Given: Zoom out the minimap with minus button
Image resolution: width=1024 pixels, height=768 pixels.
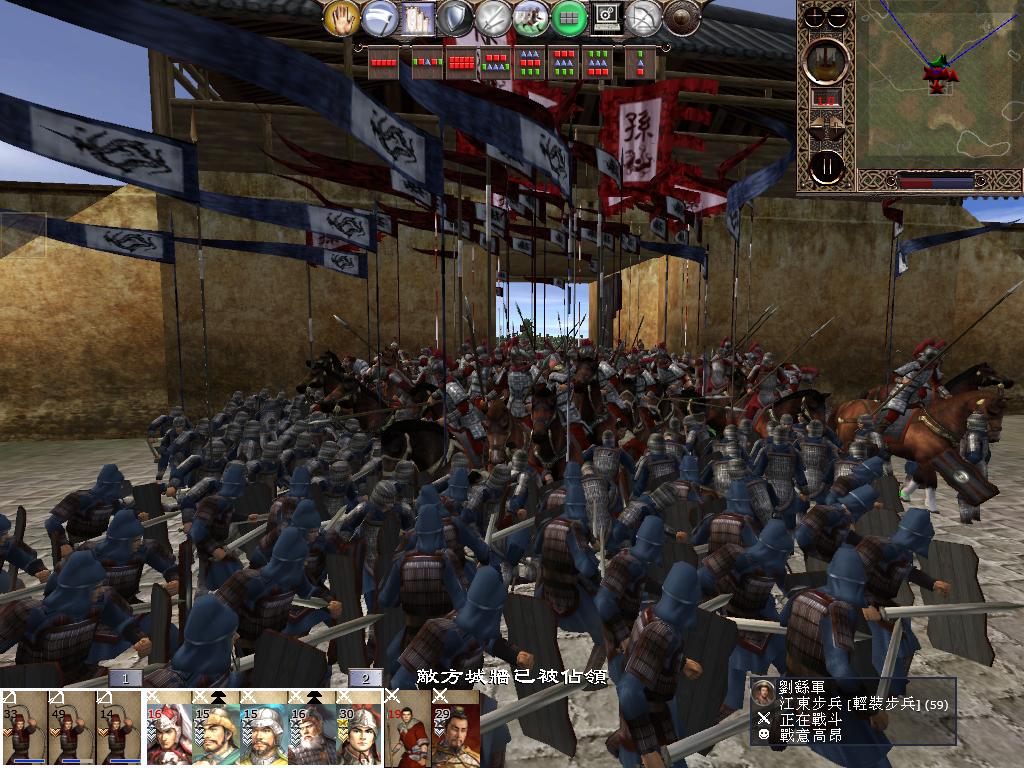Looking at the screenshot, I should (x=837, y=17).
